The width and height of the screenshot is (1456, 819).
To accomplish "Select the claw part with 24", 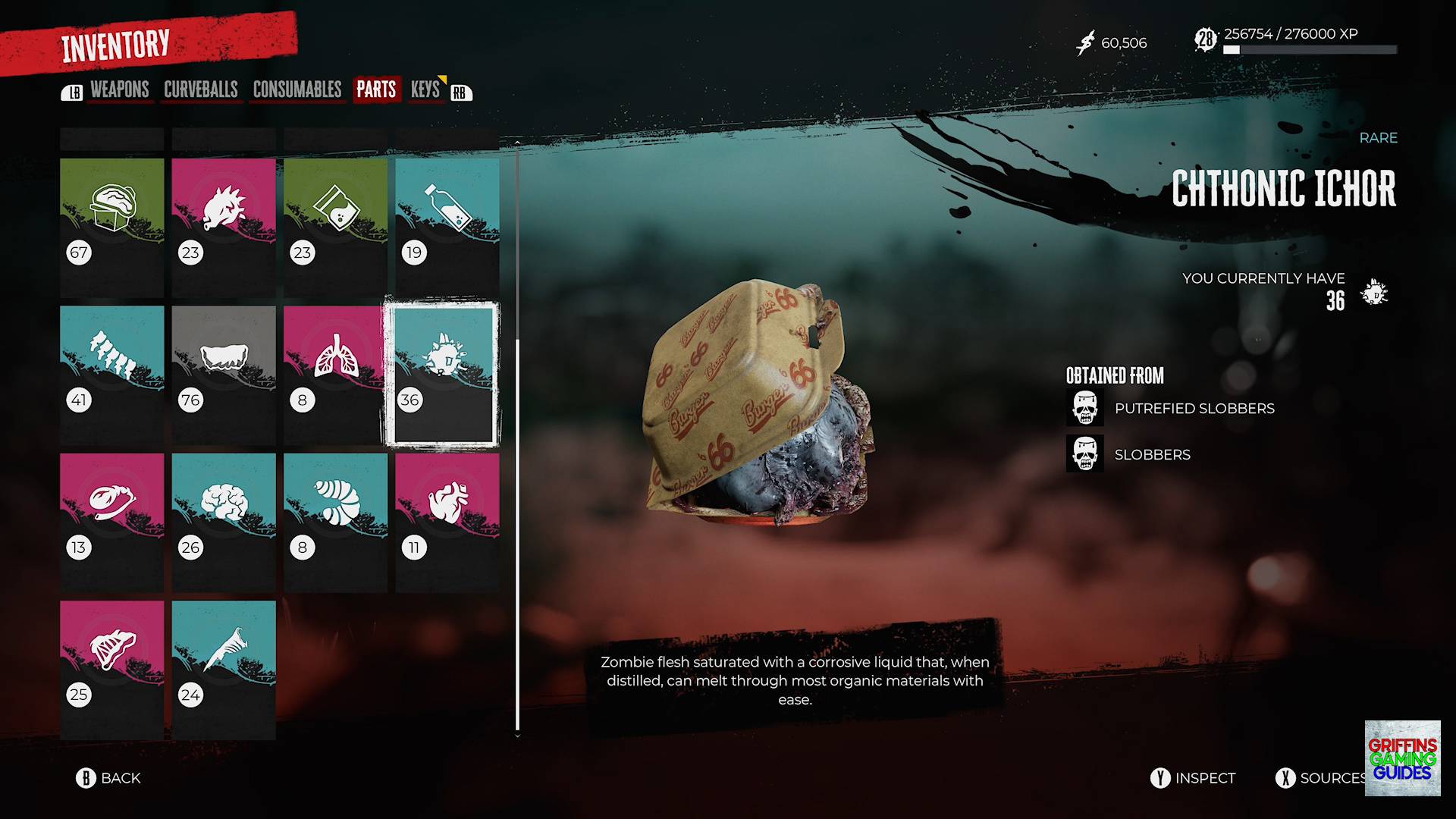I will click(x=224, y=669).
